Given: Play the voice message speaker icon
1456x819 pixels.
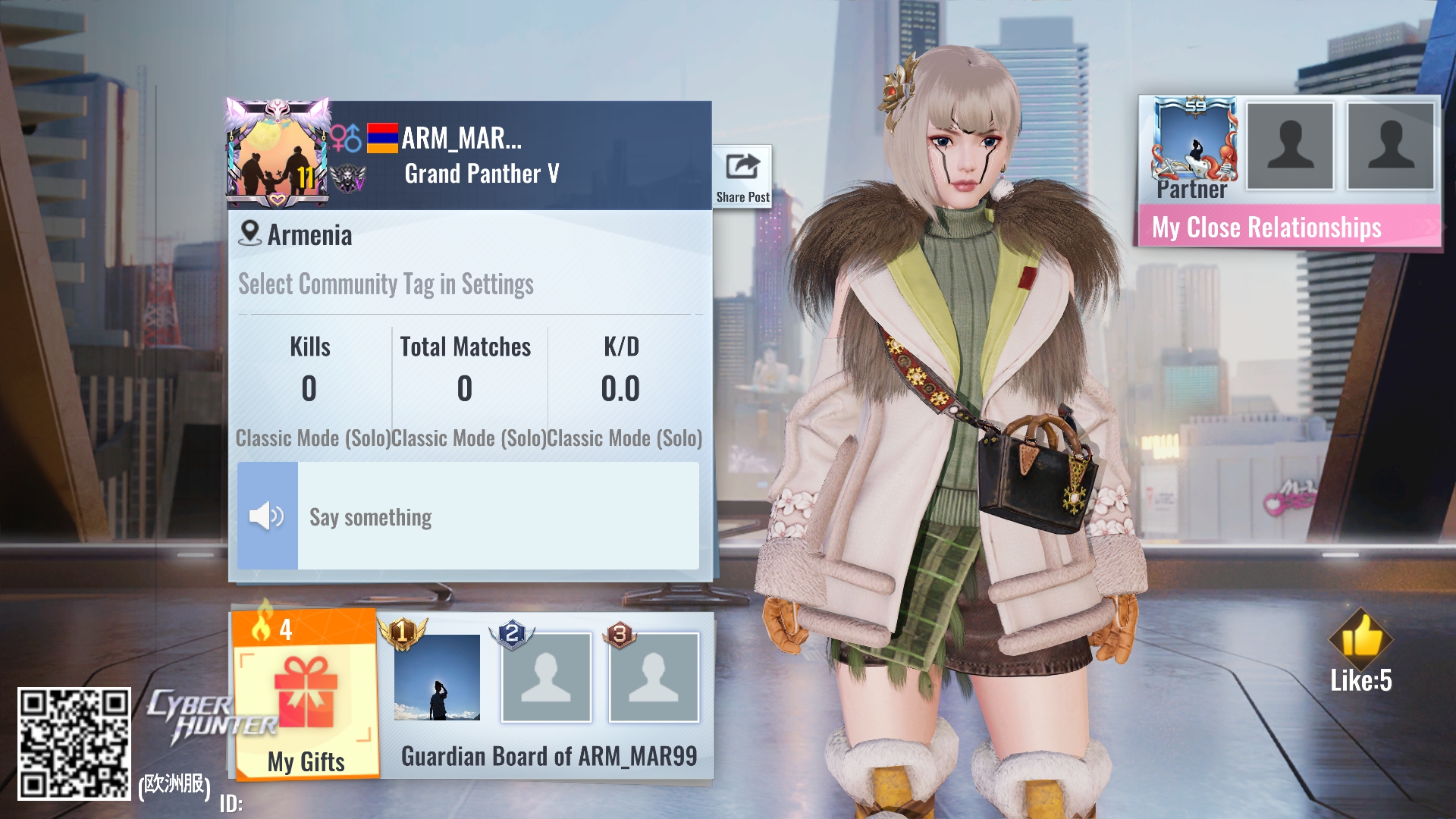Looking at the screenshot, I should [267, 516].
